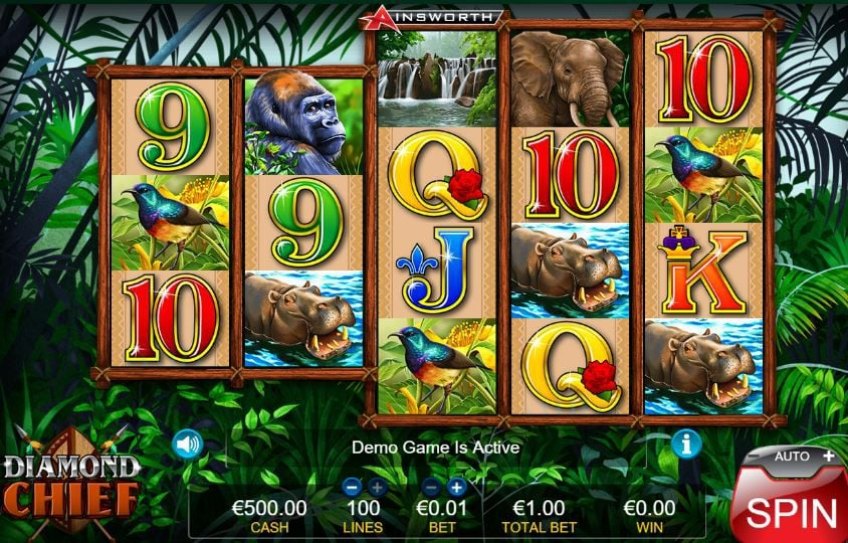Decrease the number of lines
848x543 pixels.
click(351, 487)
